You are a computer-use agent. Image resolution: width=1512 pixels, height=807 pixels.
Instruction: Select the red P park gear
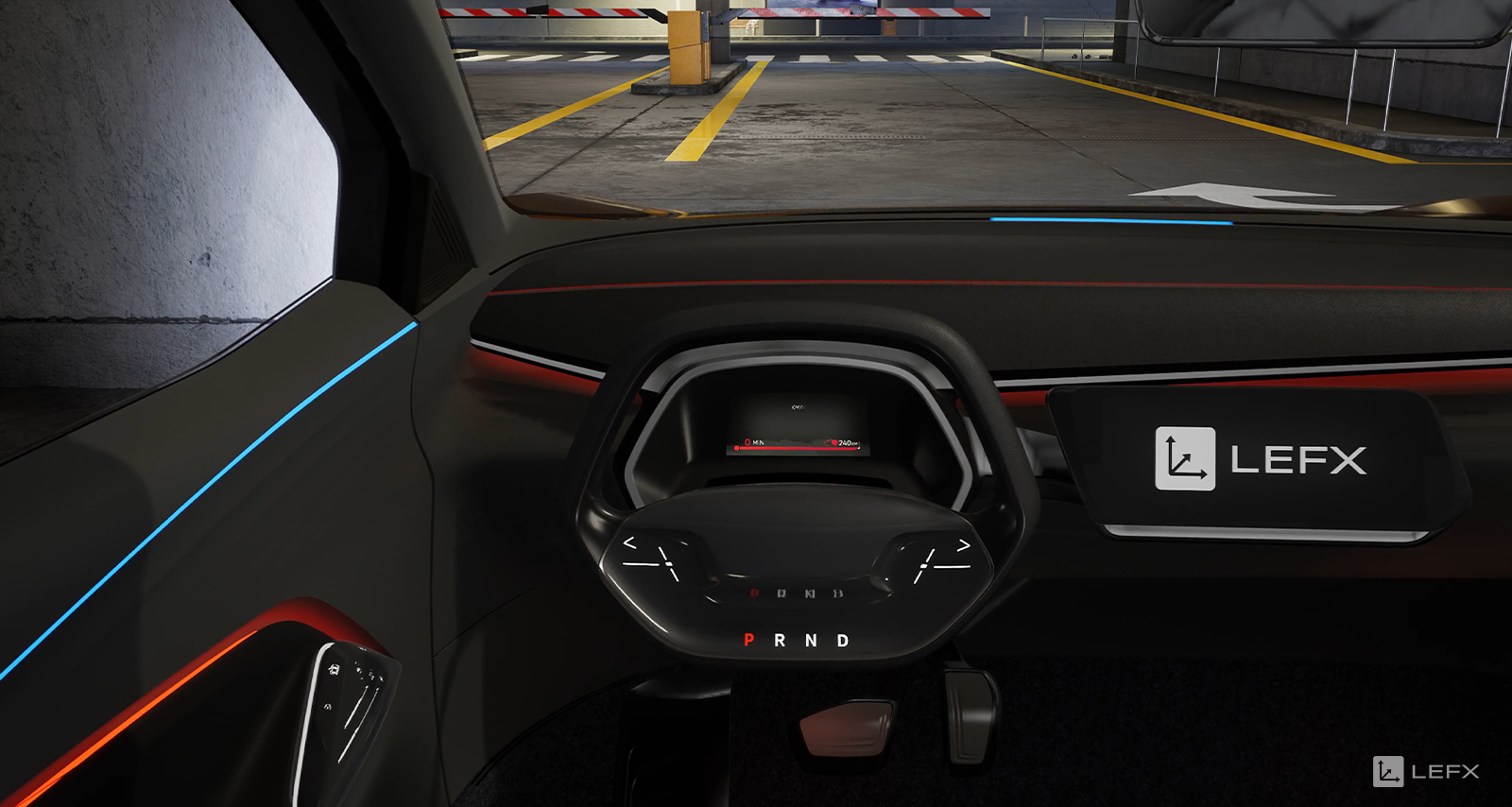pyautogui.click(x=749, y=641)
